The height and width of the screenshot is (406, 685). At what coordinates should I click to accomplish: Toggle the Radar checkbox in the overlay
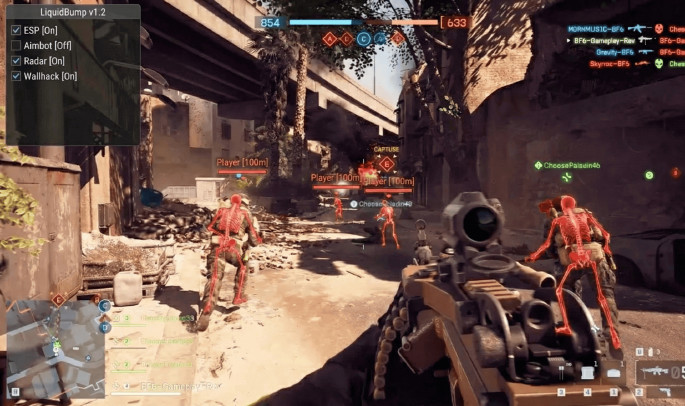point(16,60)
